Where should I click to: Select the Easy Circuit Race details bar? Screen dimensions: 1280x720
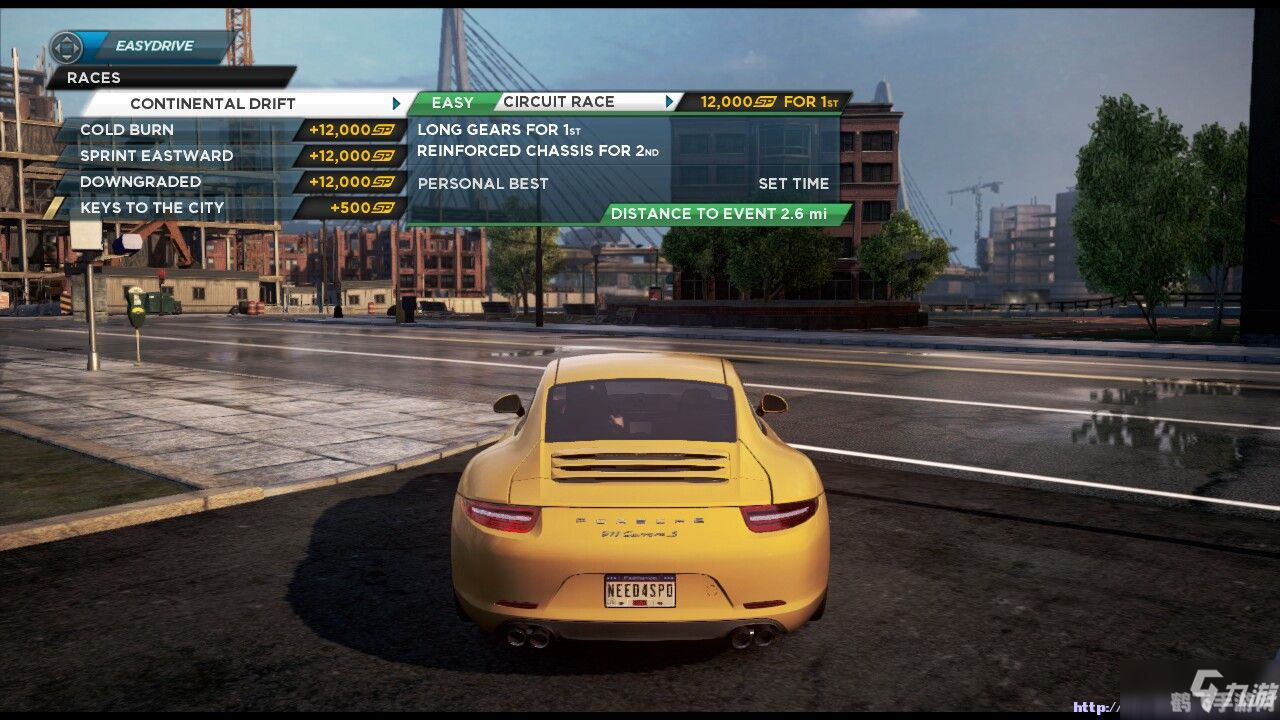click(558, 102)
